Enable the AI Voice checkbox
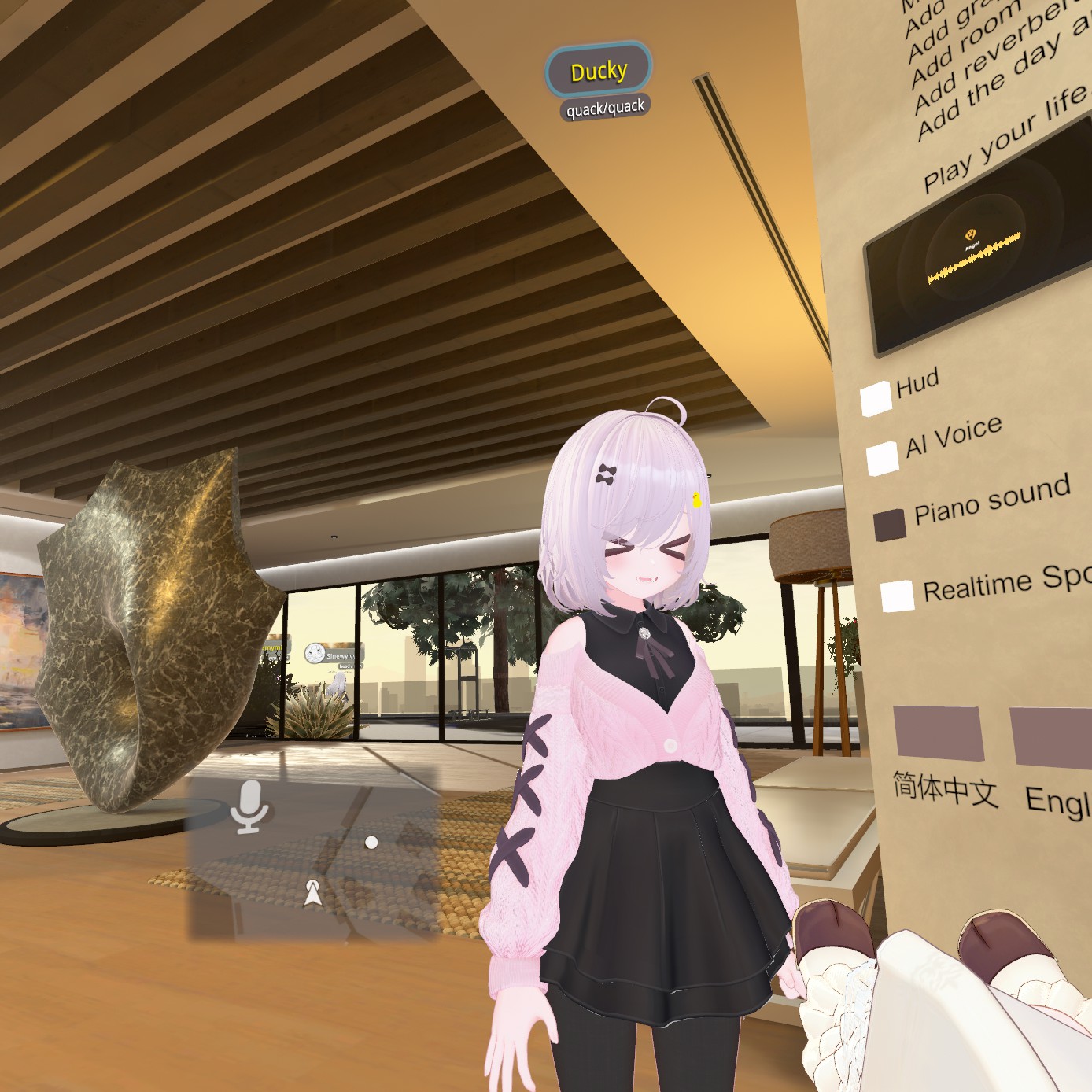This screenshot has height=1092, width=1092. point(882,458)
